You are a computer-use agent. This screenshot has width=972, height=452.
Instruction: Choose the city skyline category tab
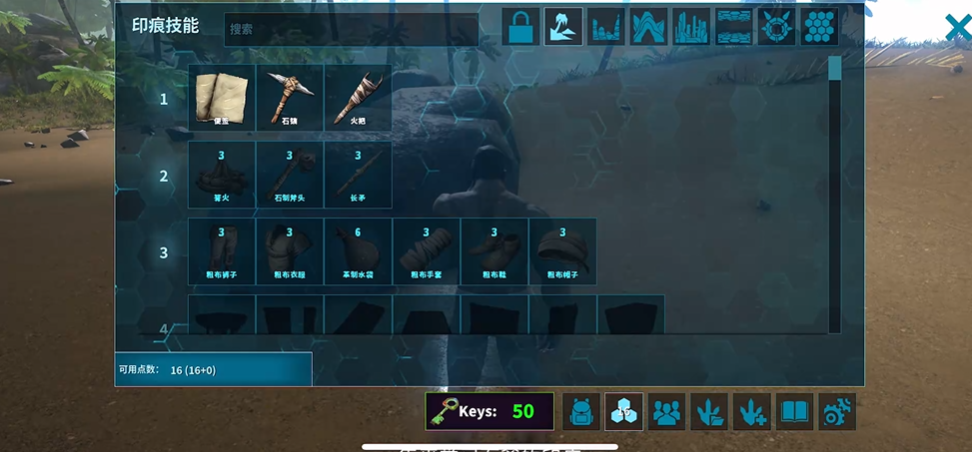691,27
